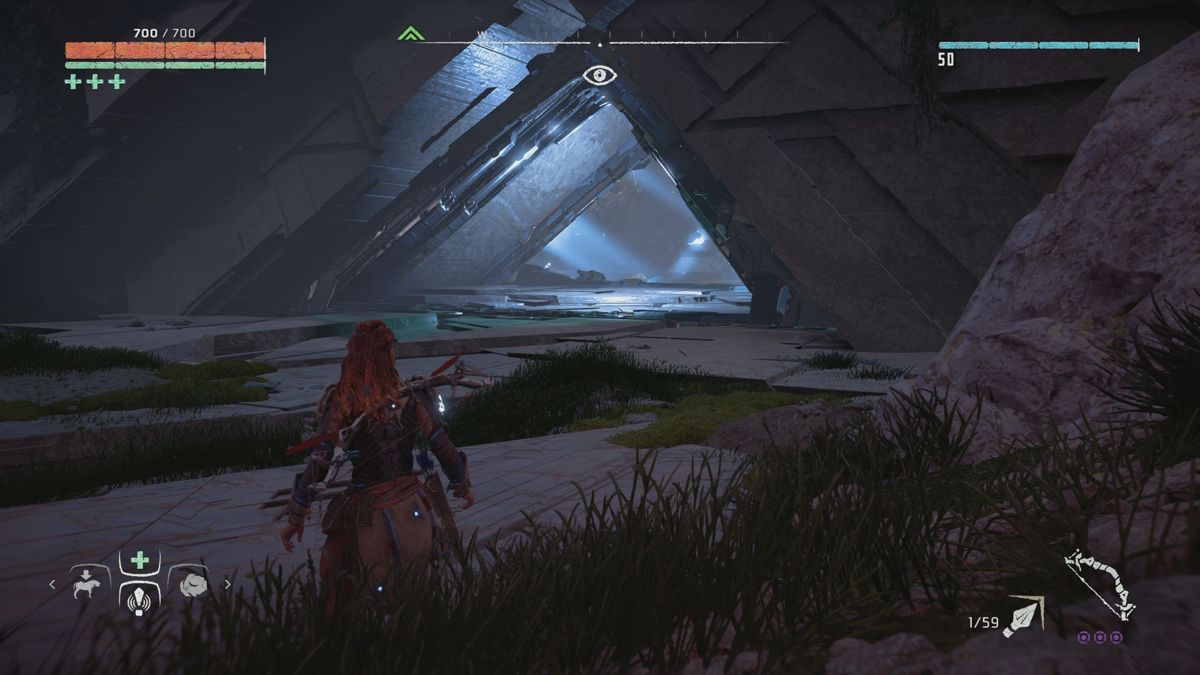Activate the lure call tool
Screen dimensions: 1200x675
[140, 597]
